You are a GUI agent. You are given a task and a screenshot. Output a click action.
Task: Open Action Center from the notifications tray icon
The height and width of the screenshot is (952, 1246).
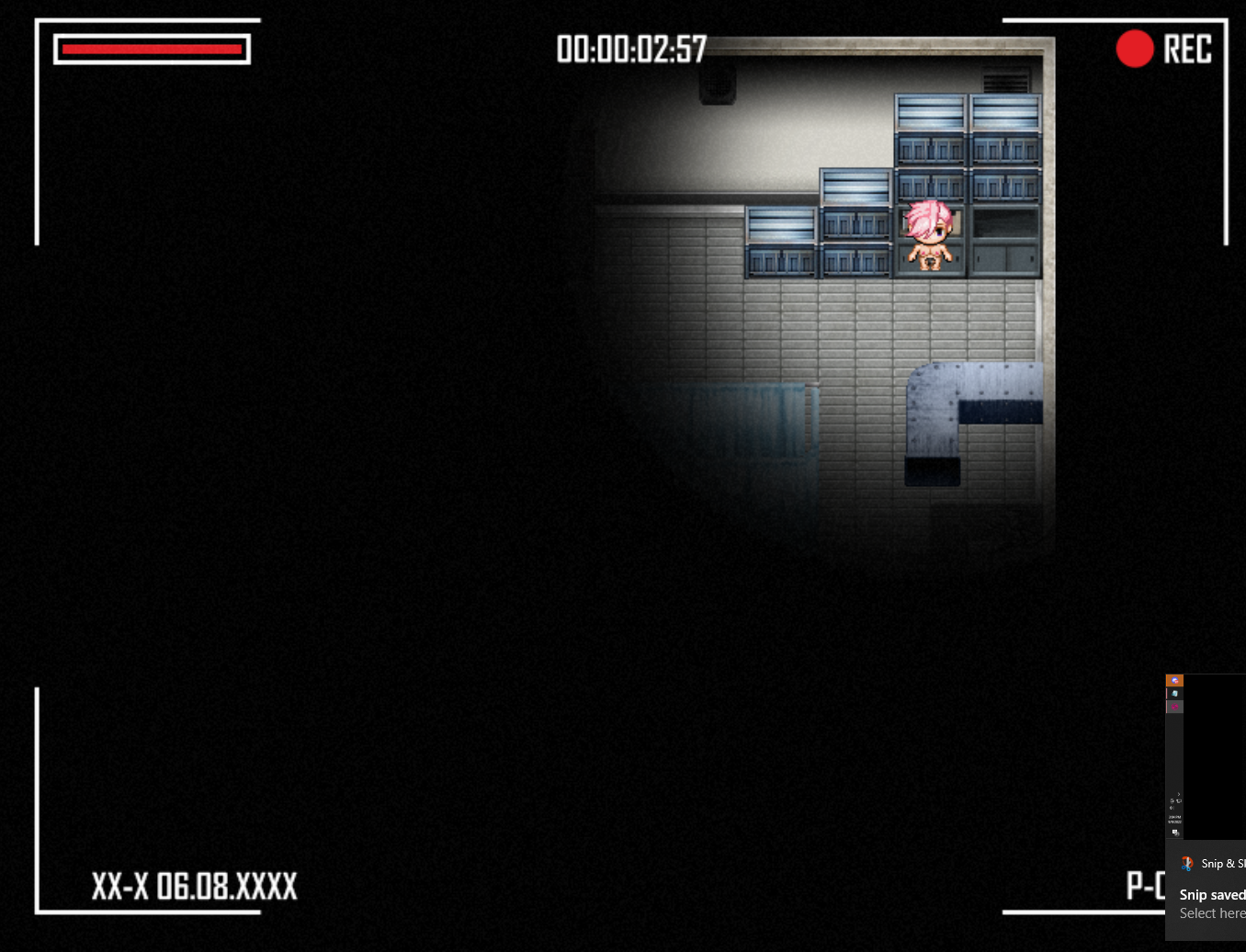[x=1174, y=832]
